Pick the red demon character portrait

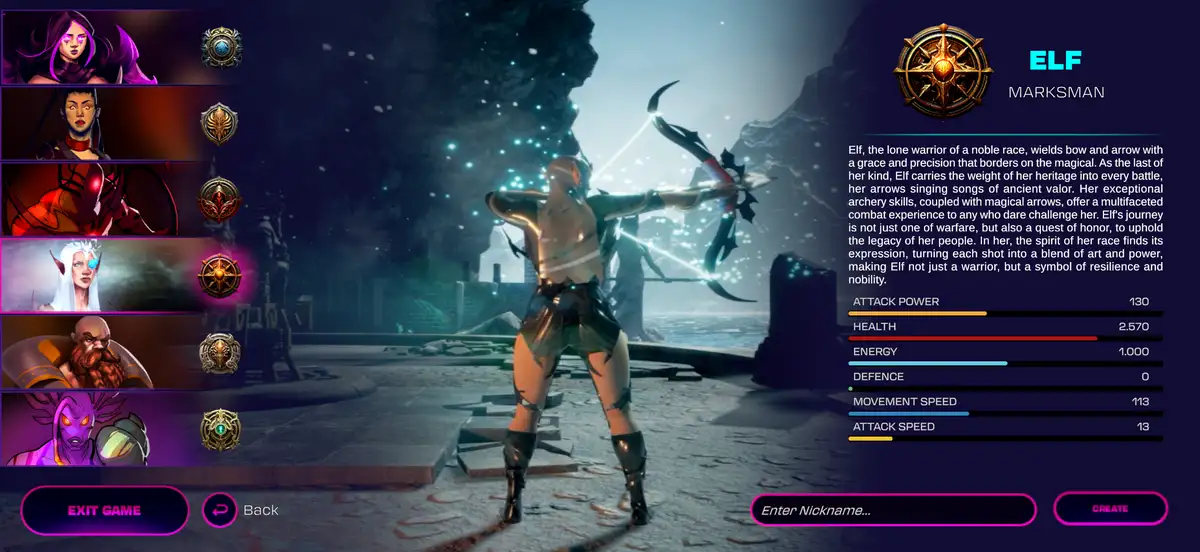tap(125, 199)
